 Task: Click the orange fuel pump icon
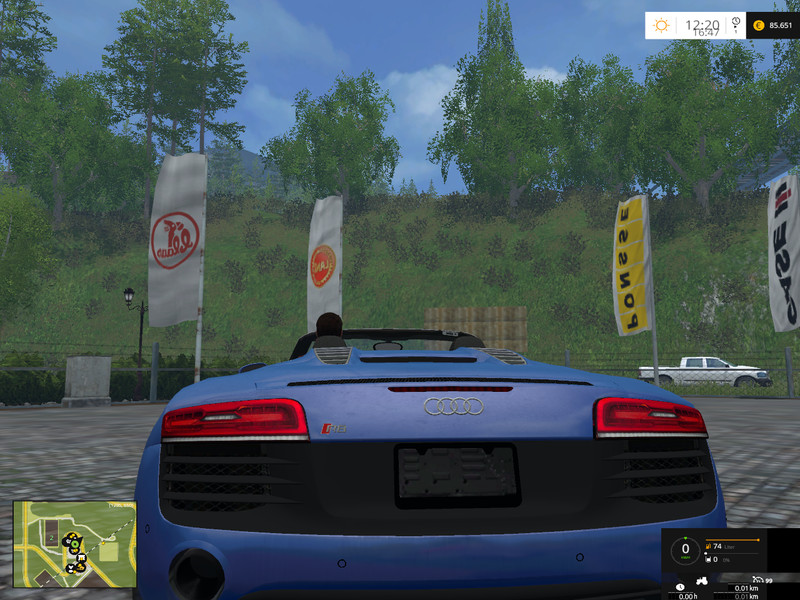708,546
